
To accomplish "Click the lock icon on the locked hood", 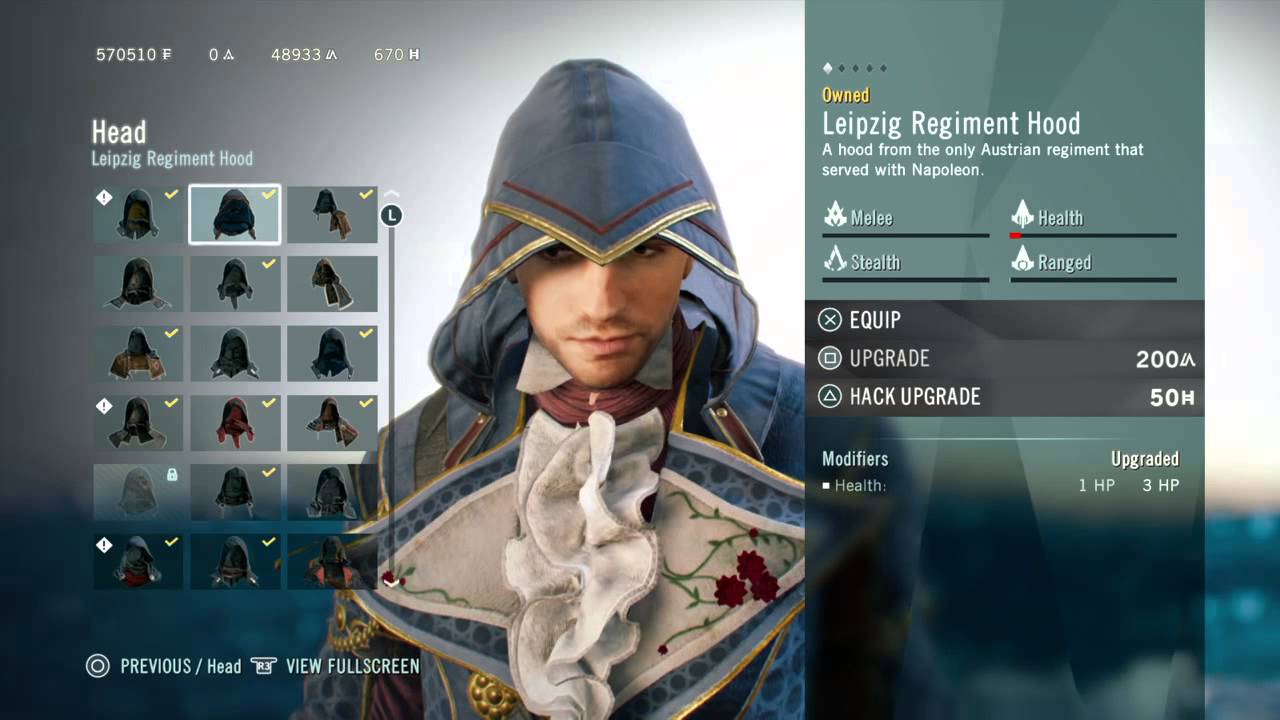I will [x=171, y=475].
